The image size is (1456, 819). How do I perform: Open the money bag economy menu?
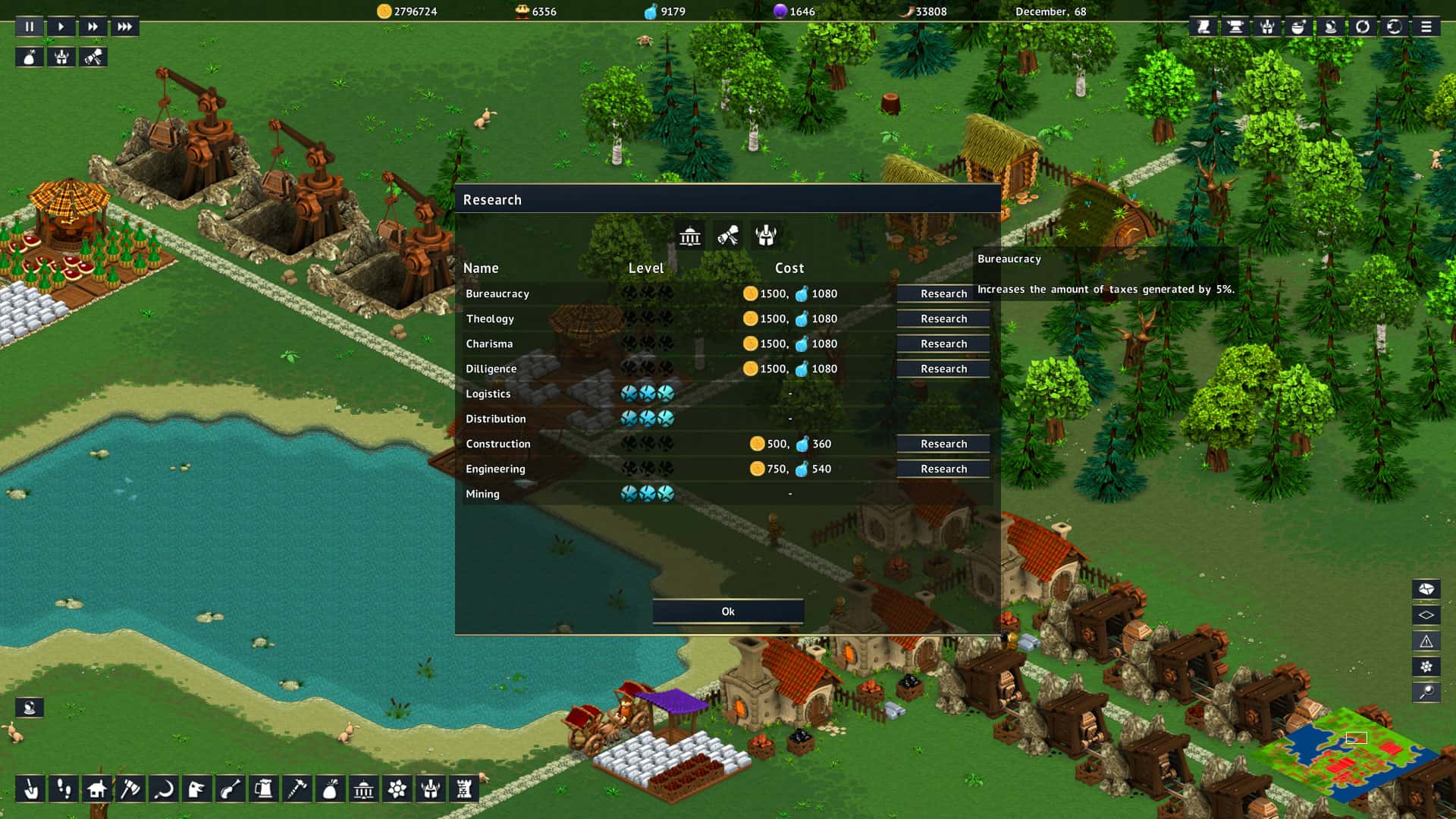point(330,789)
